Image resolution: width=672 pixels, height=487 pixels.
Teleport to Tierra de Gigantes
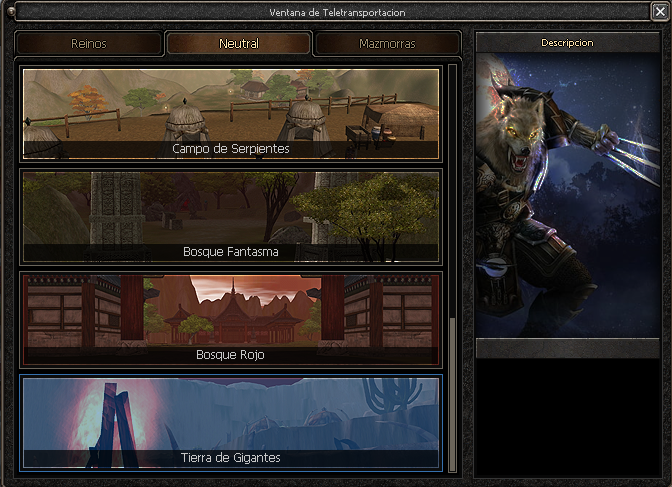(230, 422)
